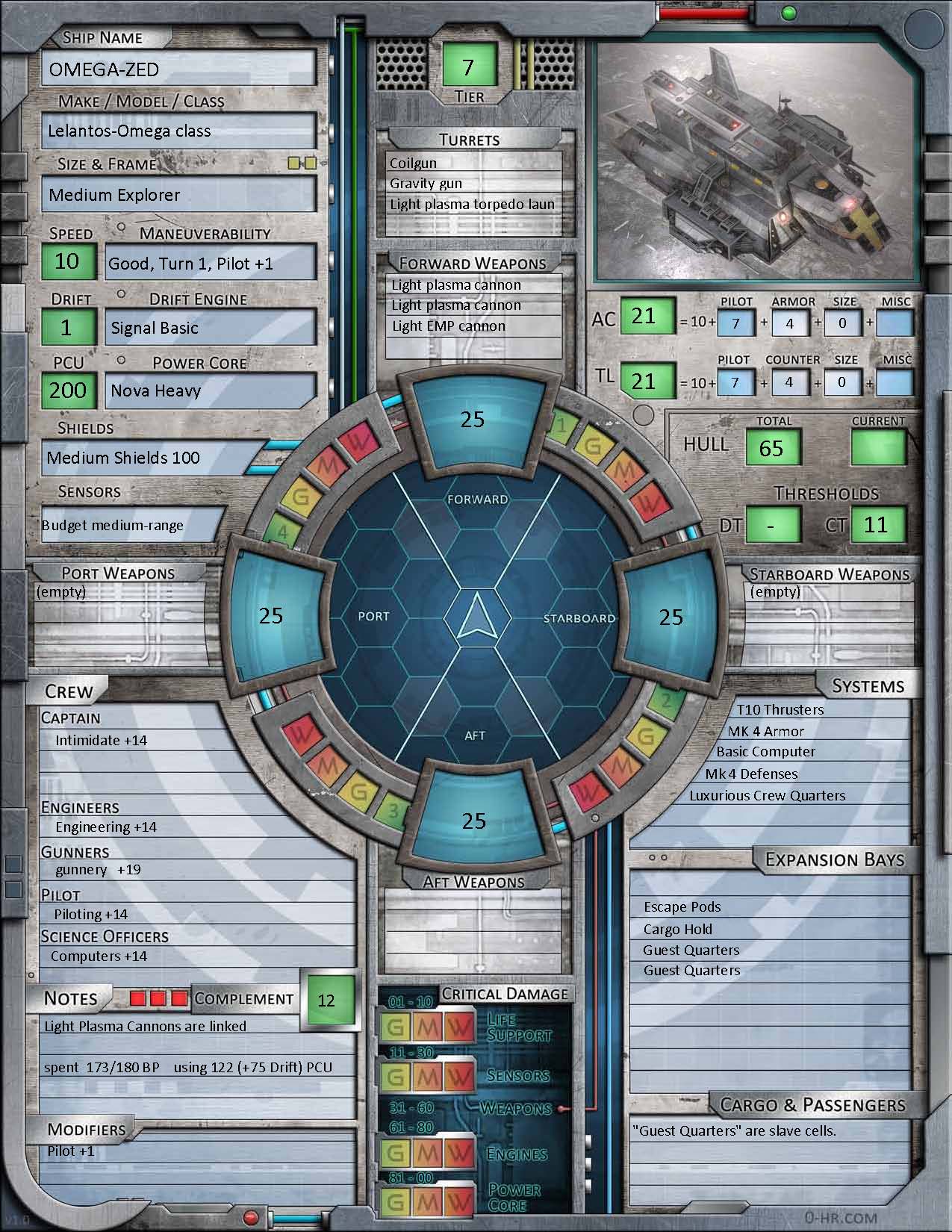The height and width of the screenshot is (1232, 952).
Task: Select the Make / Model / Class field
Action: click(x=178, y=131)
